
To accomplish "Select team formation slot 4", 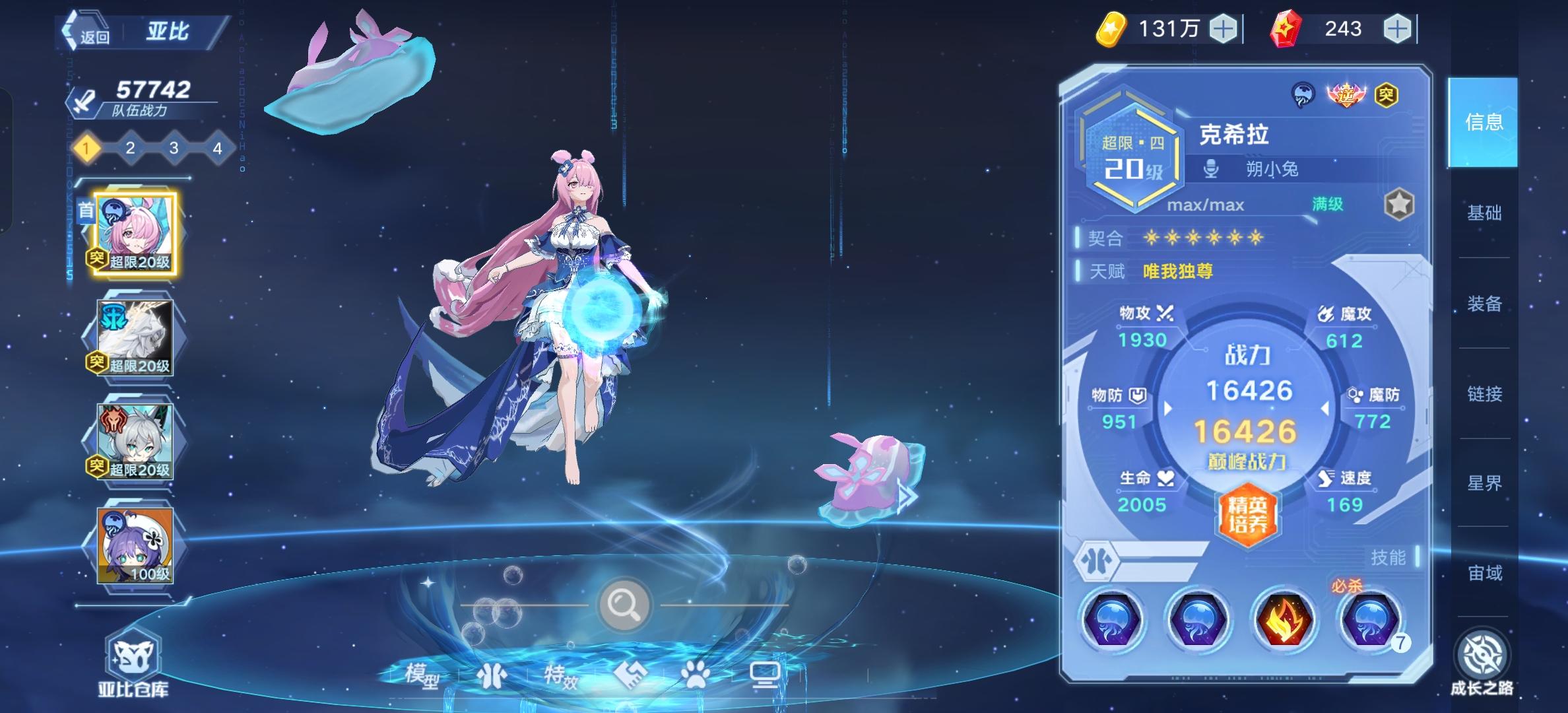I will point(217,149).
